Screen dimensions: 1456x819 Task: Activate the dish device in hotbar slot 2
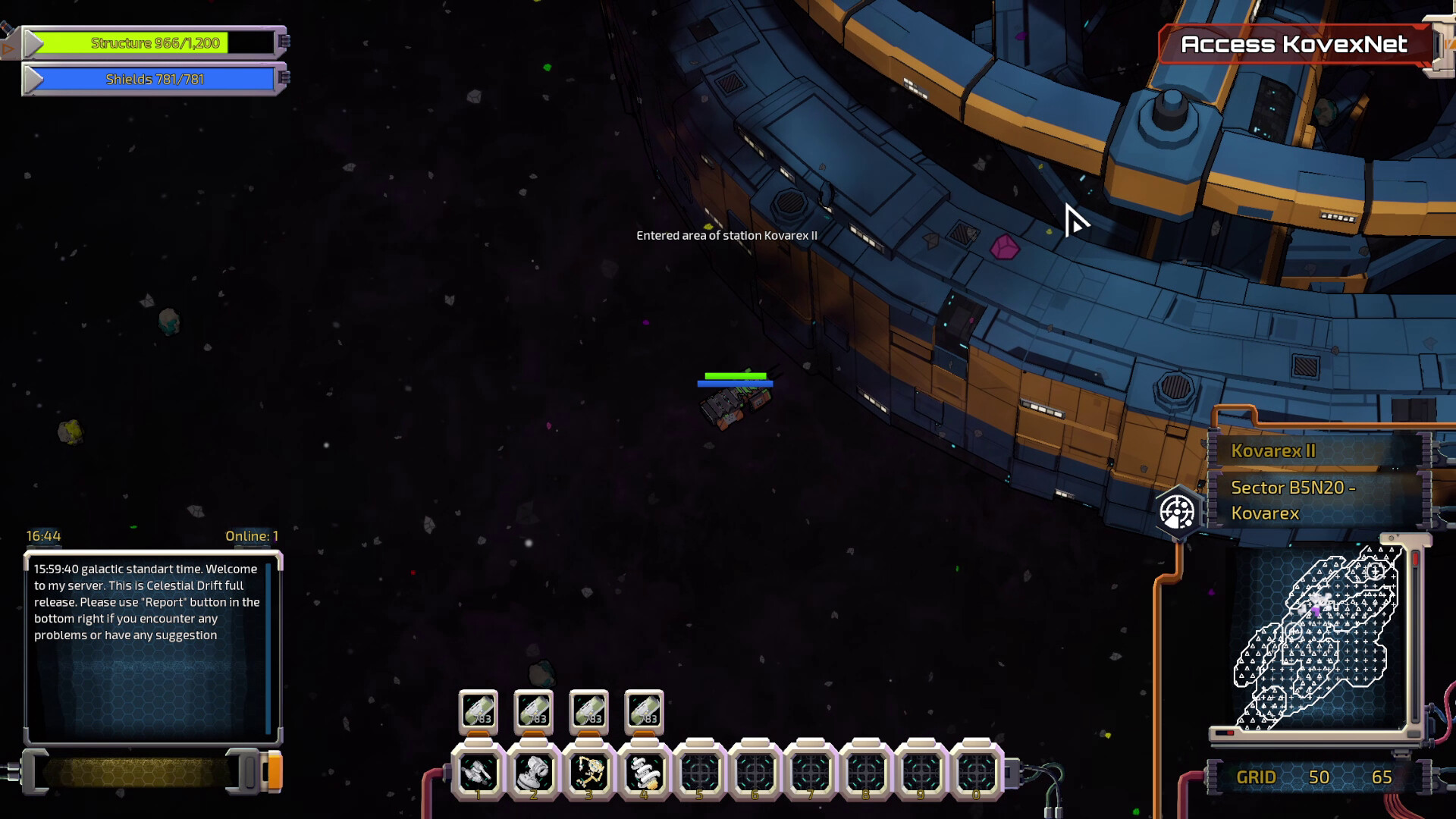533,773
